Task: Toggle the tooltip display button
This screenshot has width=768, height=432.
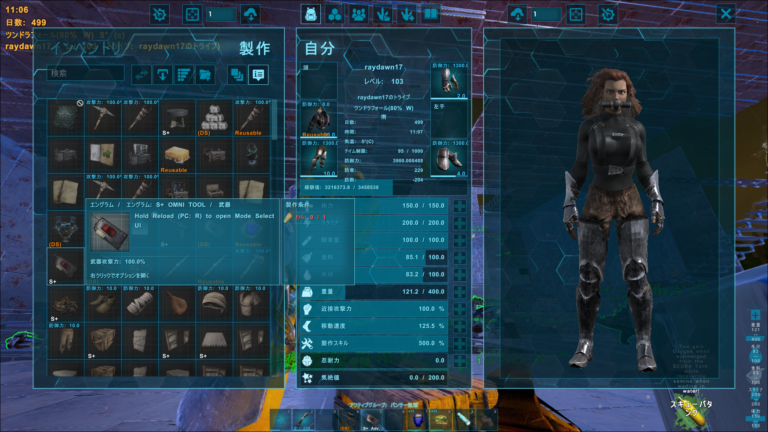Action: click(259, 73)
